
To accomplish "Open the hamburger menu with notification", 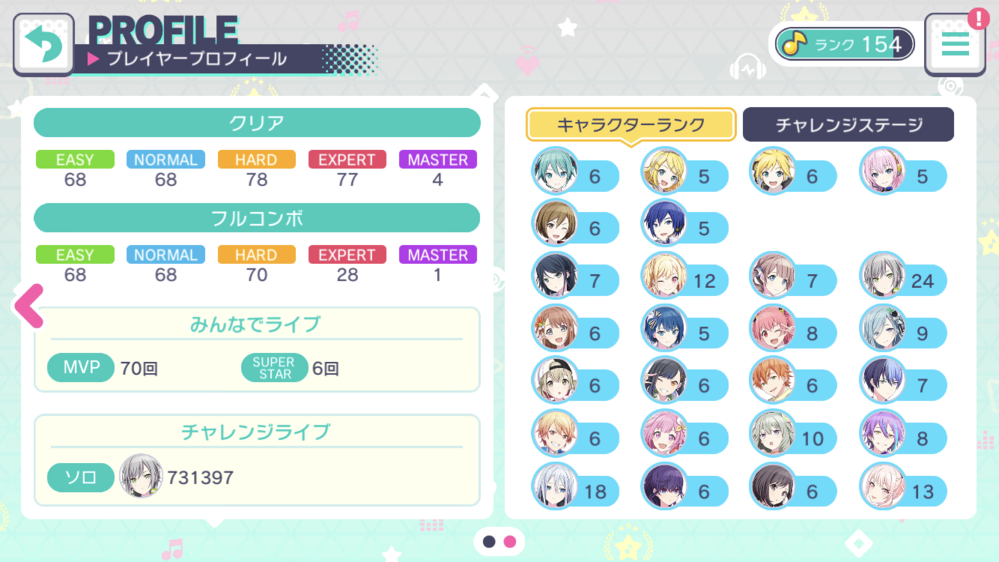I will click(955, 44).
